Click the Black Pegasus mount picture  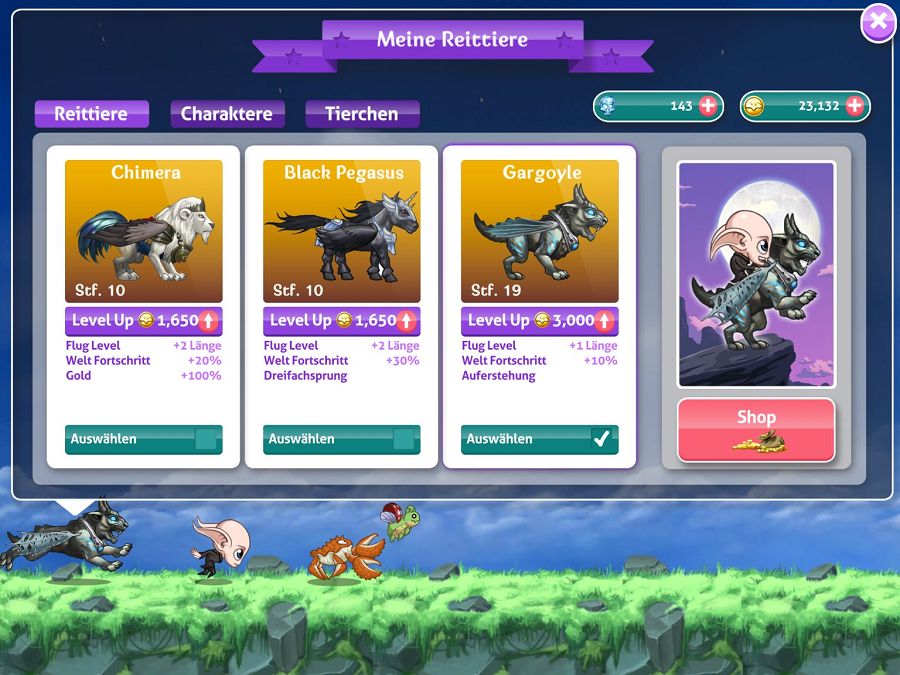pyautogui.click(x=341, y=231)
